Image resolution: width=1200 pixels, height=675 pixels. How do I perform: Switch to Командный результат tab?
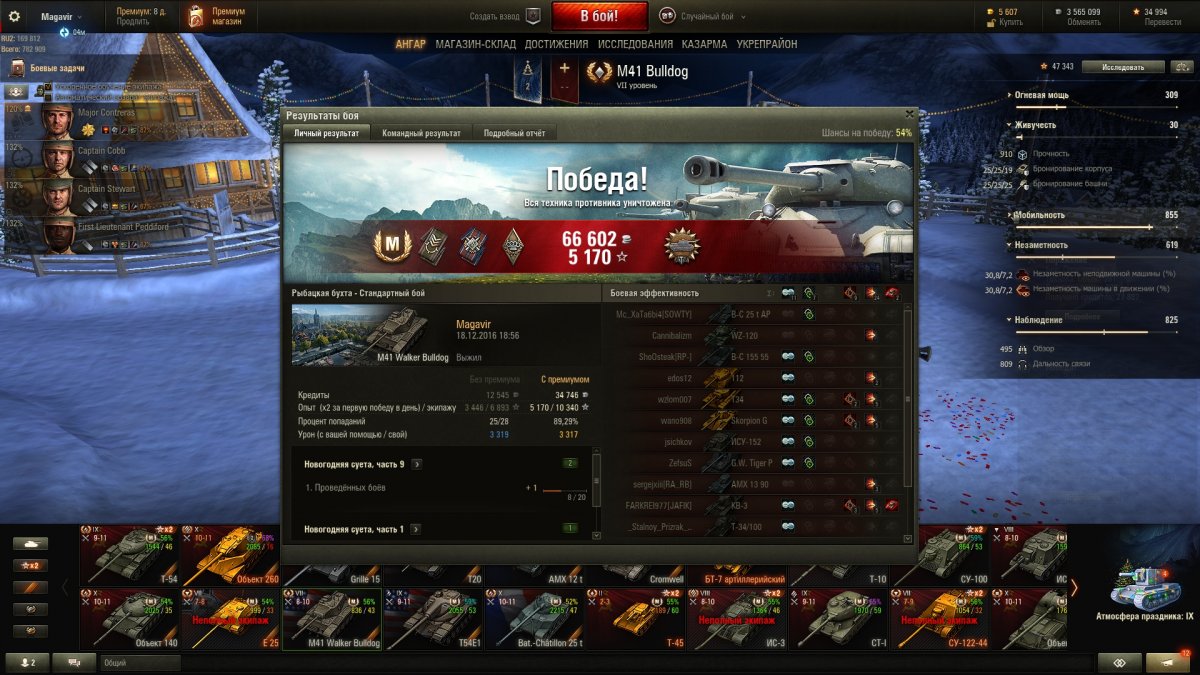pos(421,133)
